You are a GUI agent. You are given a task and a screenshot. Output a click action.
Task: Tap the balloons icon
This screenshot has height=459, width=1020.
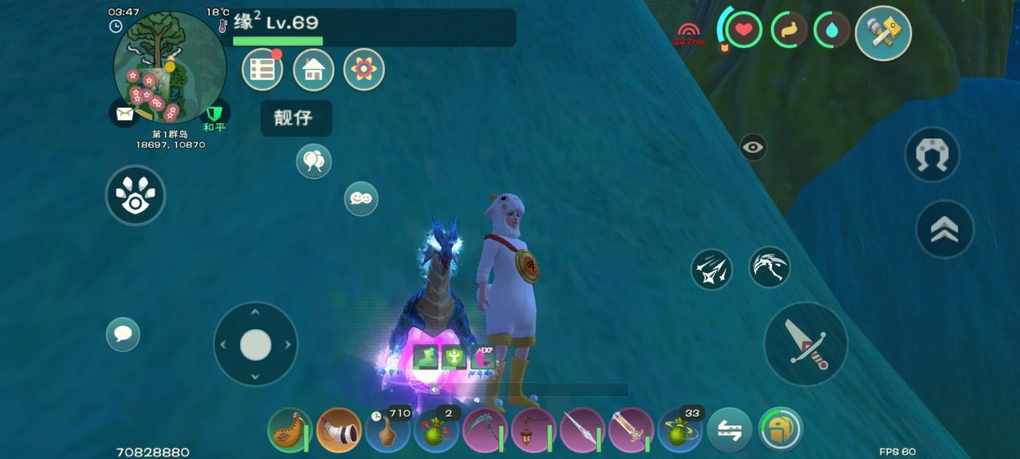coord(314,161)
